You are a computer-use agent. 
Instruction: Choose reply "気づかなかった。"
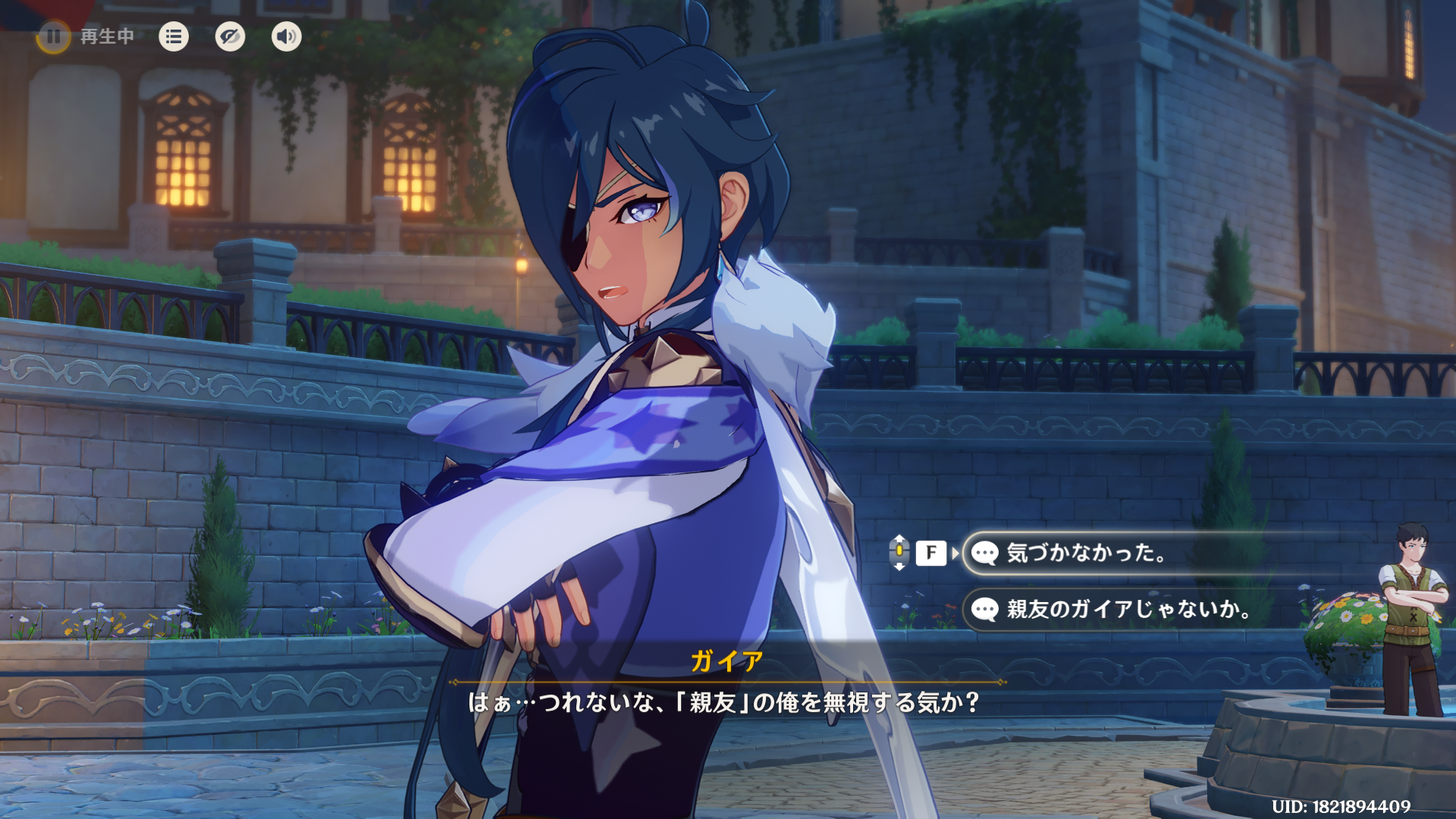tap(1085, 553)
